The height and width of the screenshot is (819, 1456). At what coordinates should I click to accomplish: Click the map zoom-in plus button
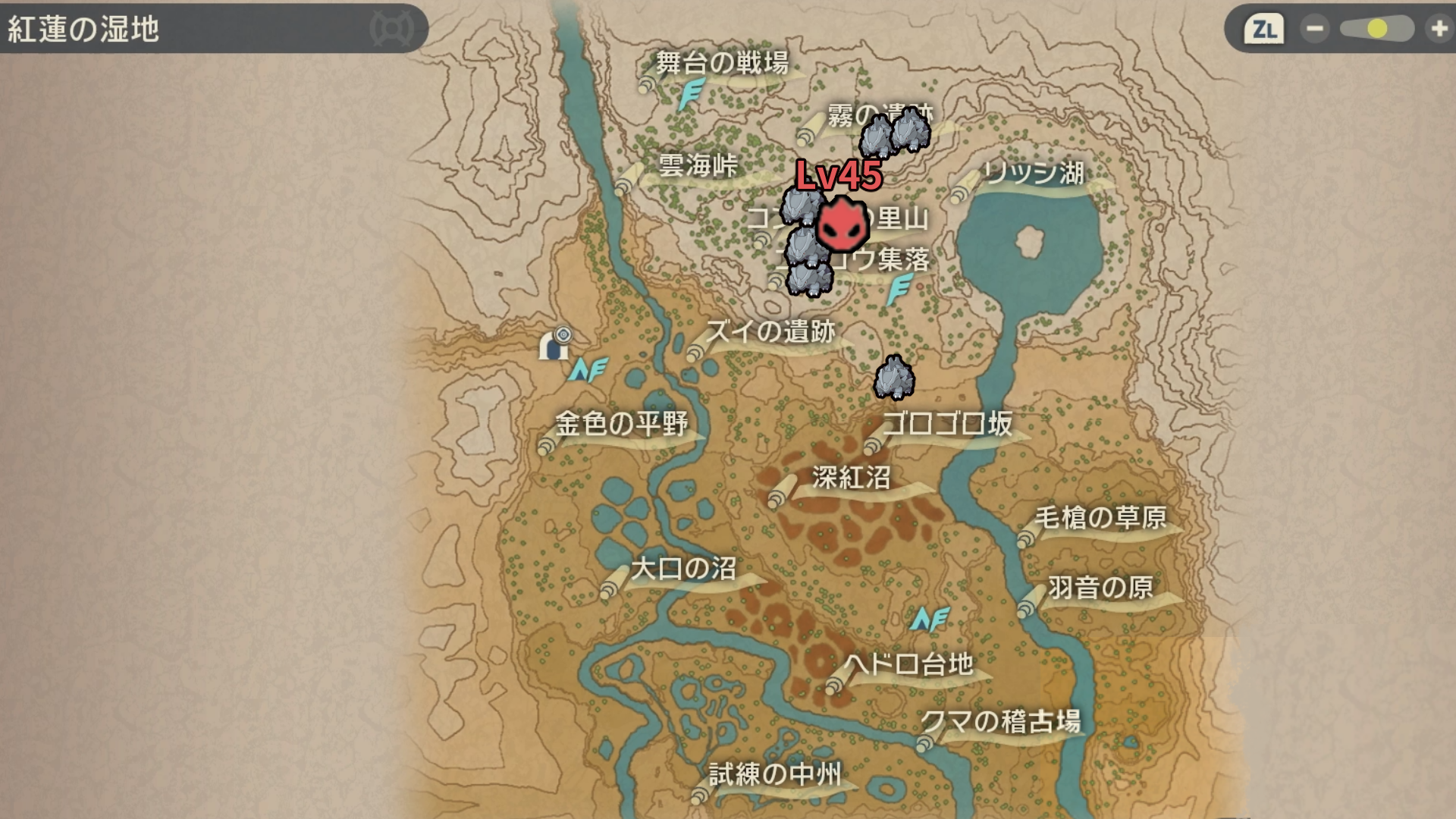[x=1439, y=29]
